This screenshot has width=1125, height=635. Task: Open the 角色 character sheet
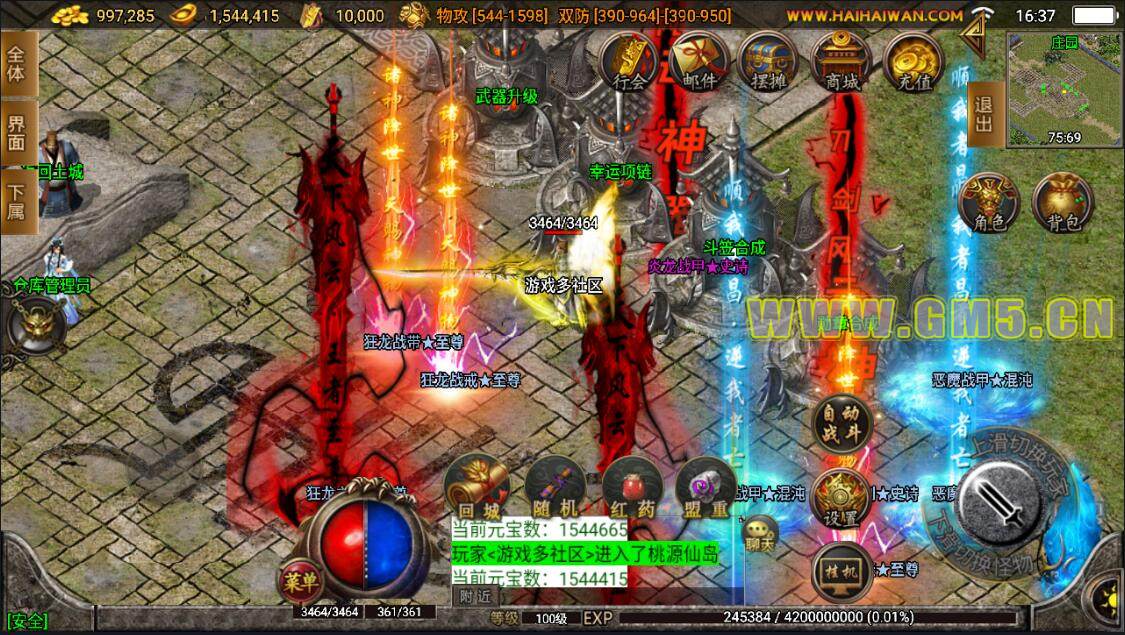click(984, 203)
